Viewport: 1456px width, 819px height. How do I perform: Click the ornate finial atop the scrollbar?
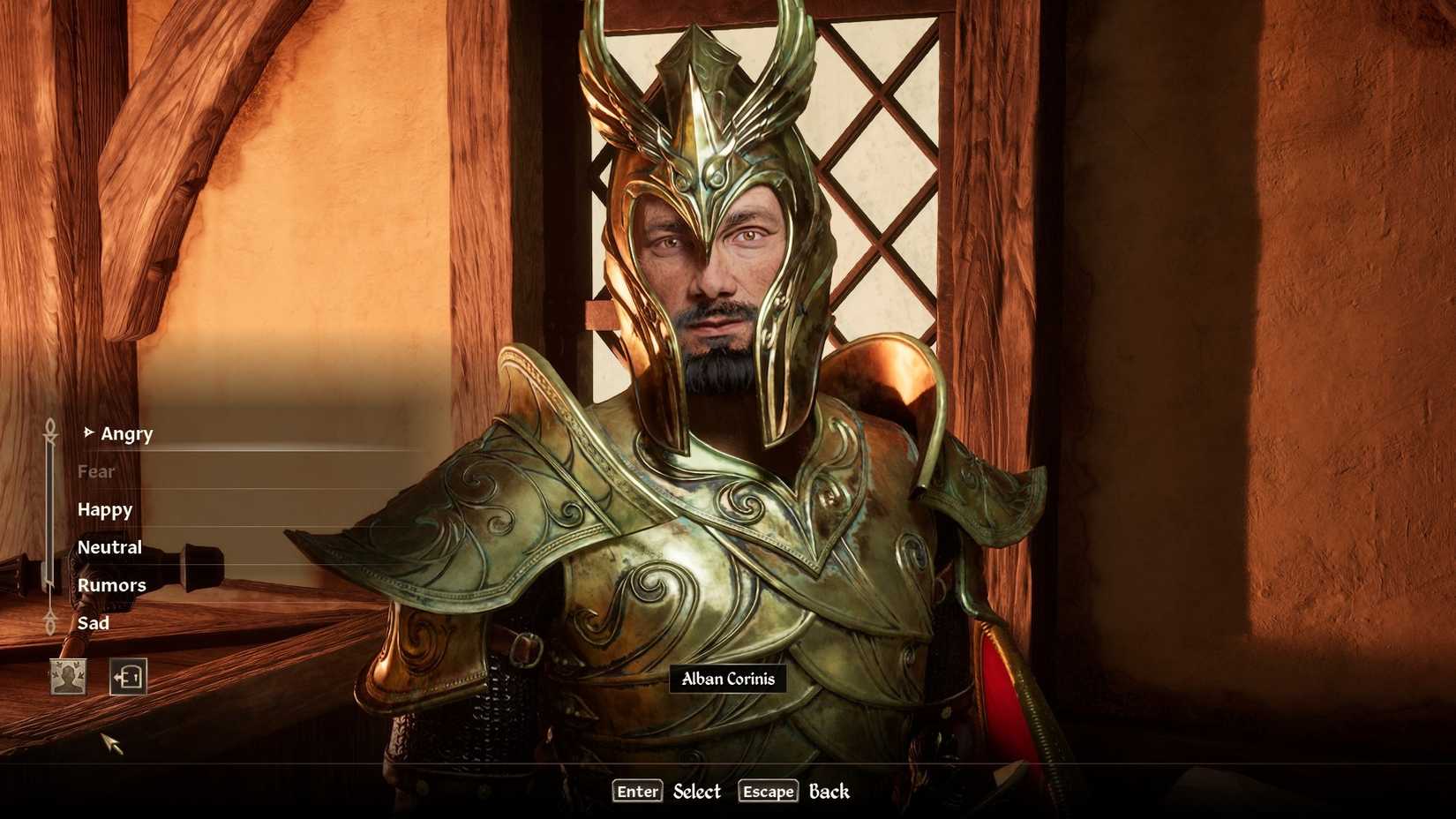(49, 425)
